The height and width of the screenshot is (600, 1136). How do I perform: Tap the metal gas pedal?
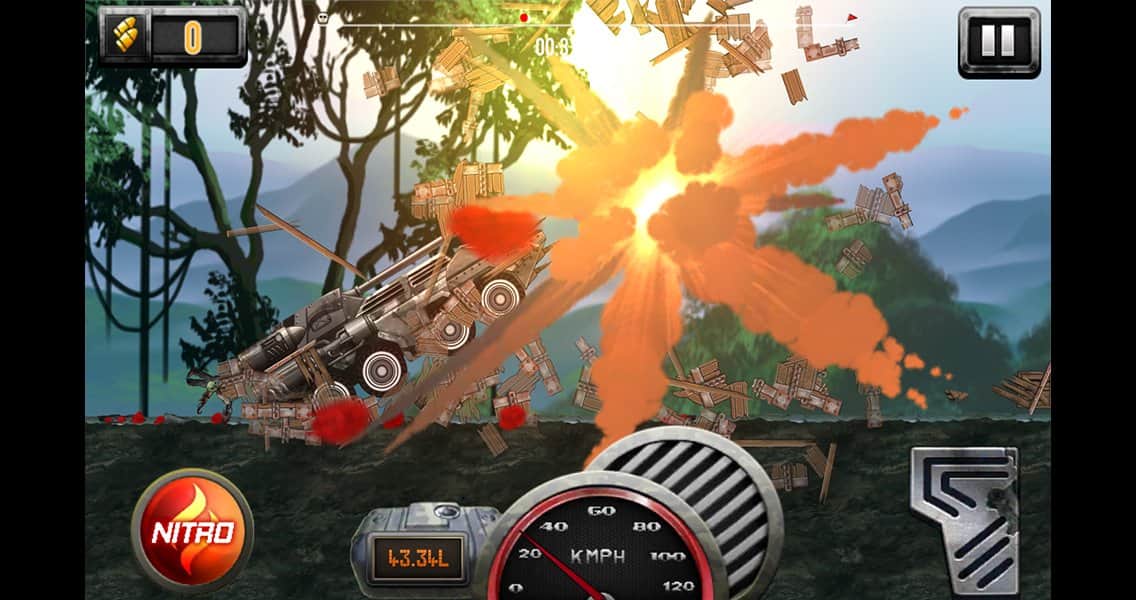point(965,519)
